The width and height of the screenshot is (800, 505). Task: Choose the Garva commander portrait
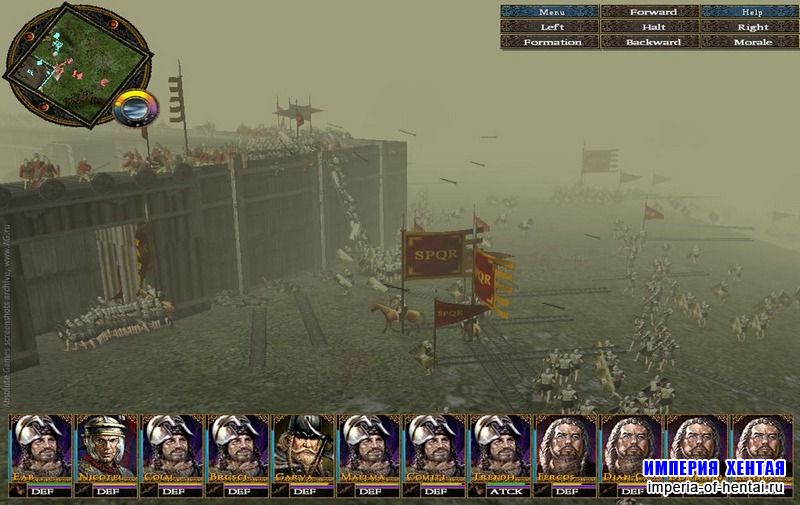point(304,448)
